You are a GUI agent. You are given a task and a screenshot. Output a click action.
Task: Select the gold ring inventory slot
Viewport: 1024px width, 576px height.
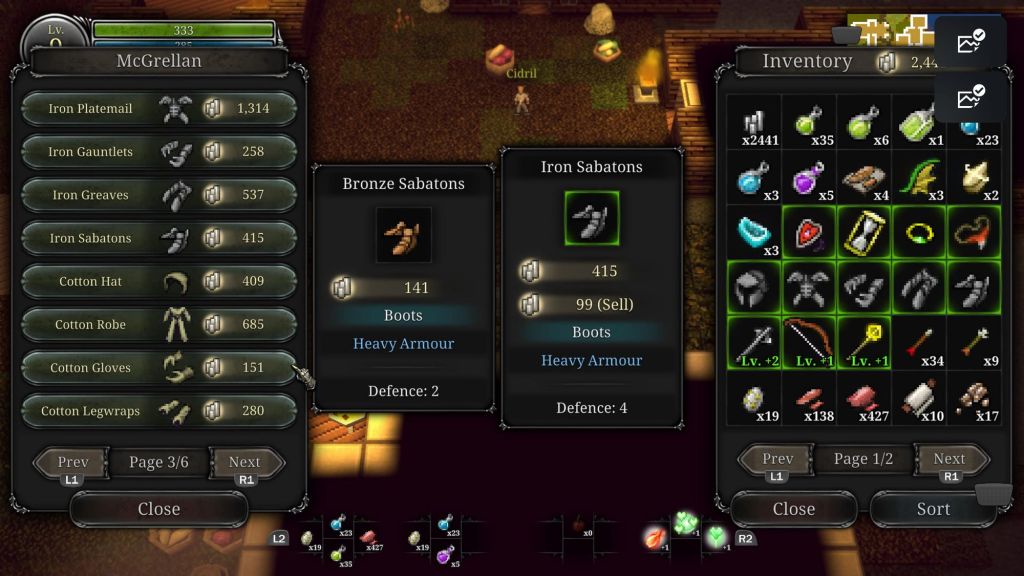click(x=919, y=233)
